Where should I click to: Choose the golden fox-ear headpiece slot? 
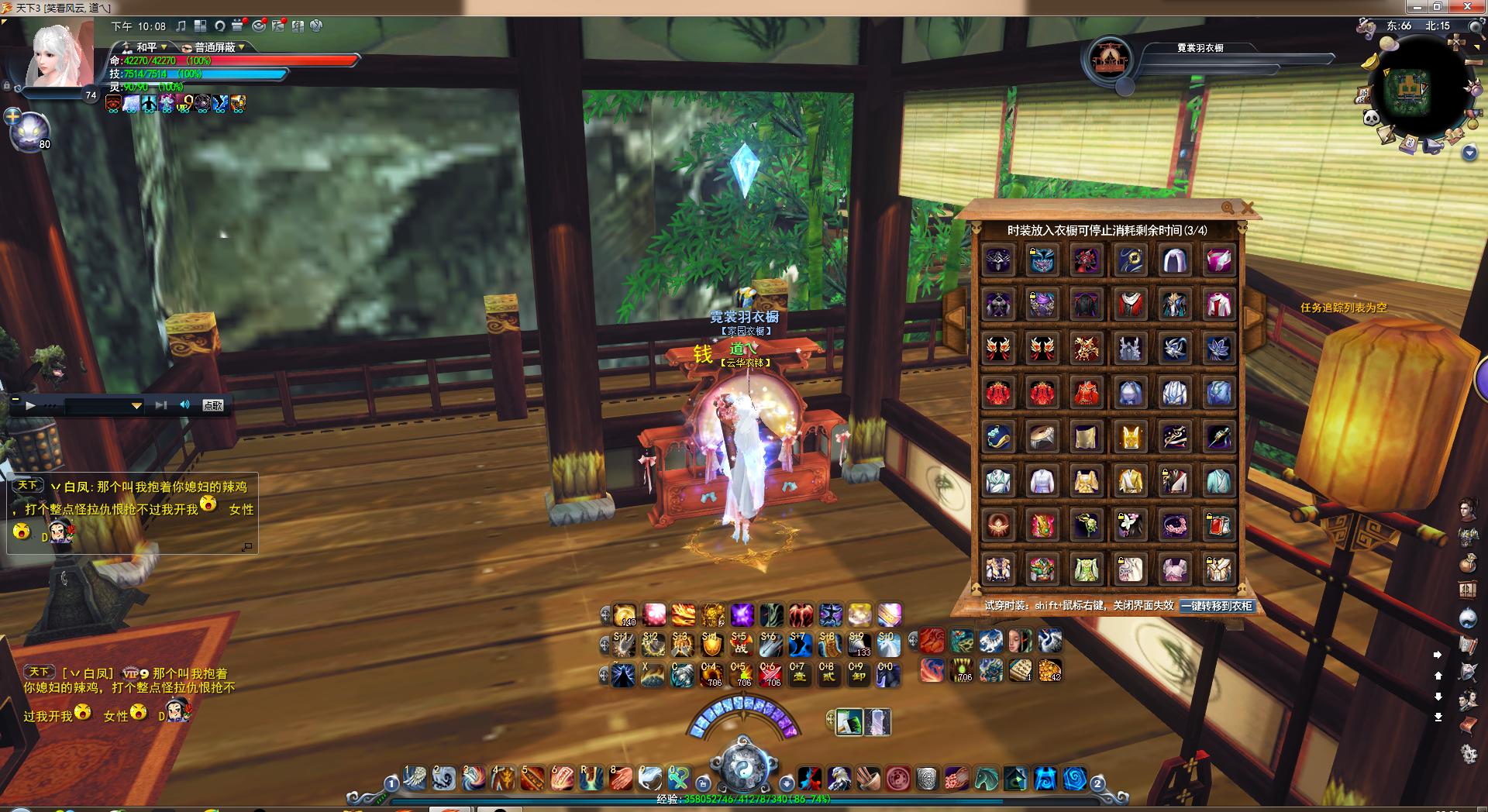(1130, 437)
